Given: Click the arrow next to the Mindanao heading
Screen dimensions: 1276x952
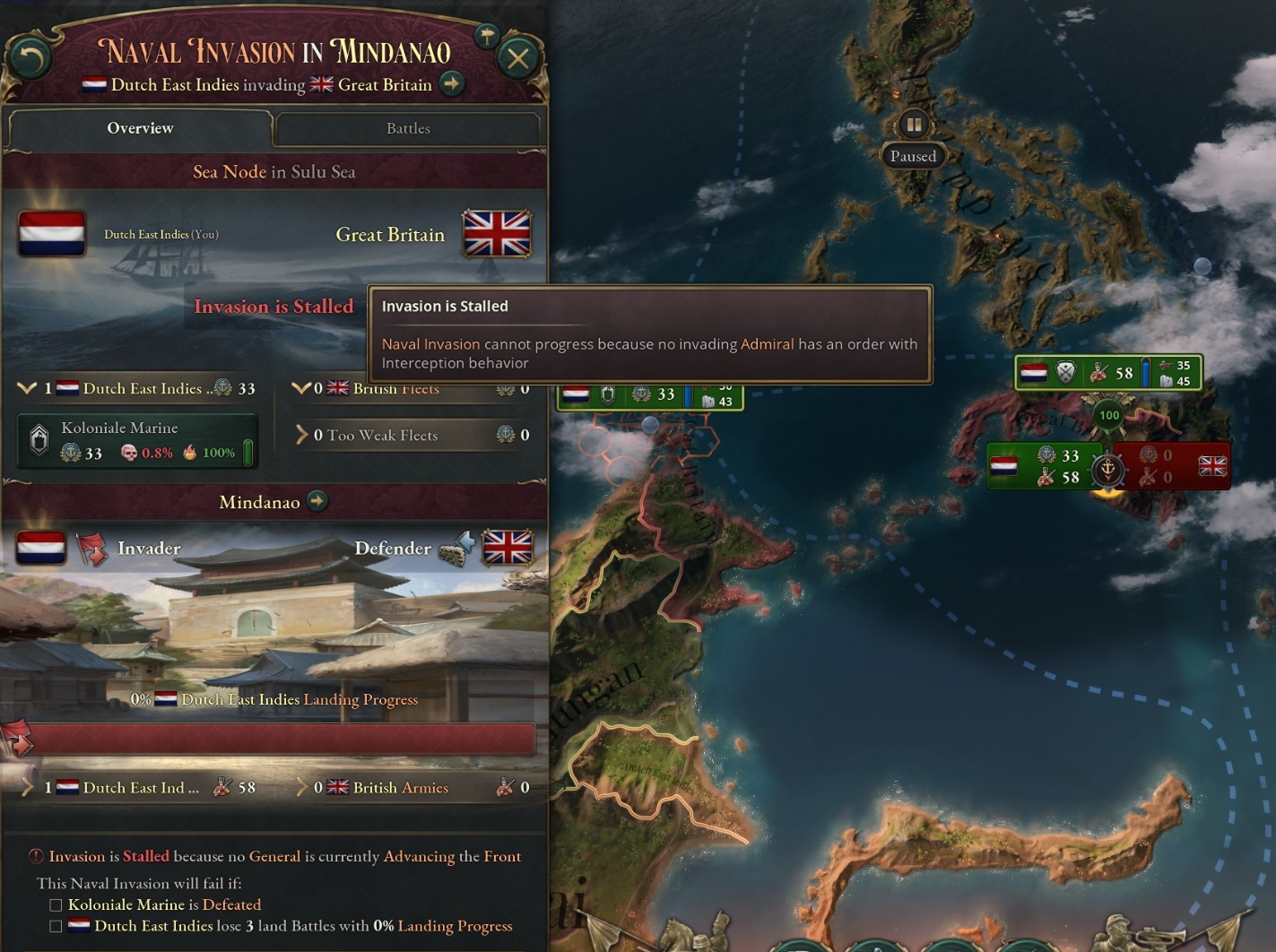Looking at the screenshot, I should pyautogui.click(x=316, y=502).
